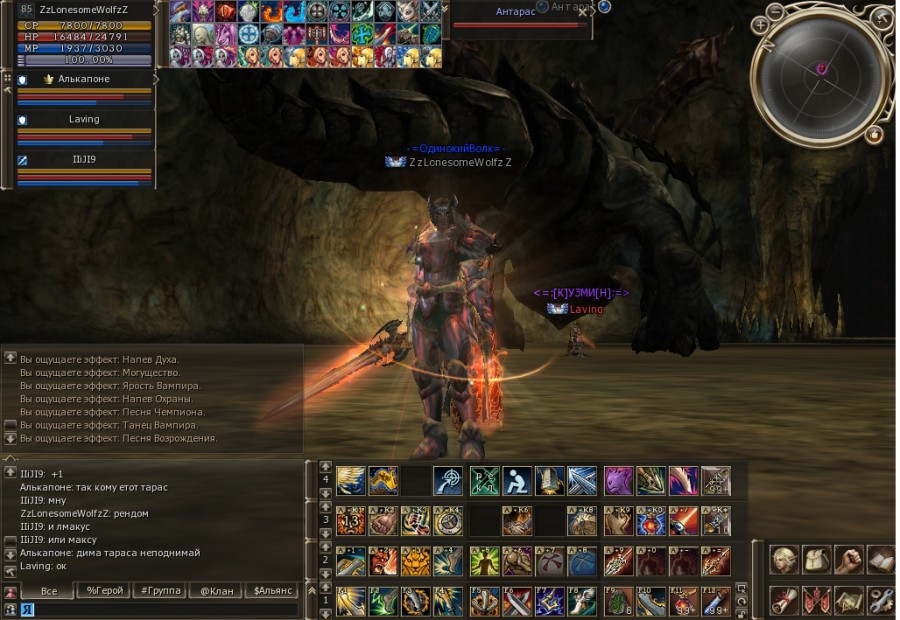Switch to the %Герой chat tab

(105, 591)
